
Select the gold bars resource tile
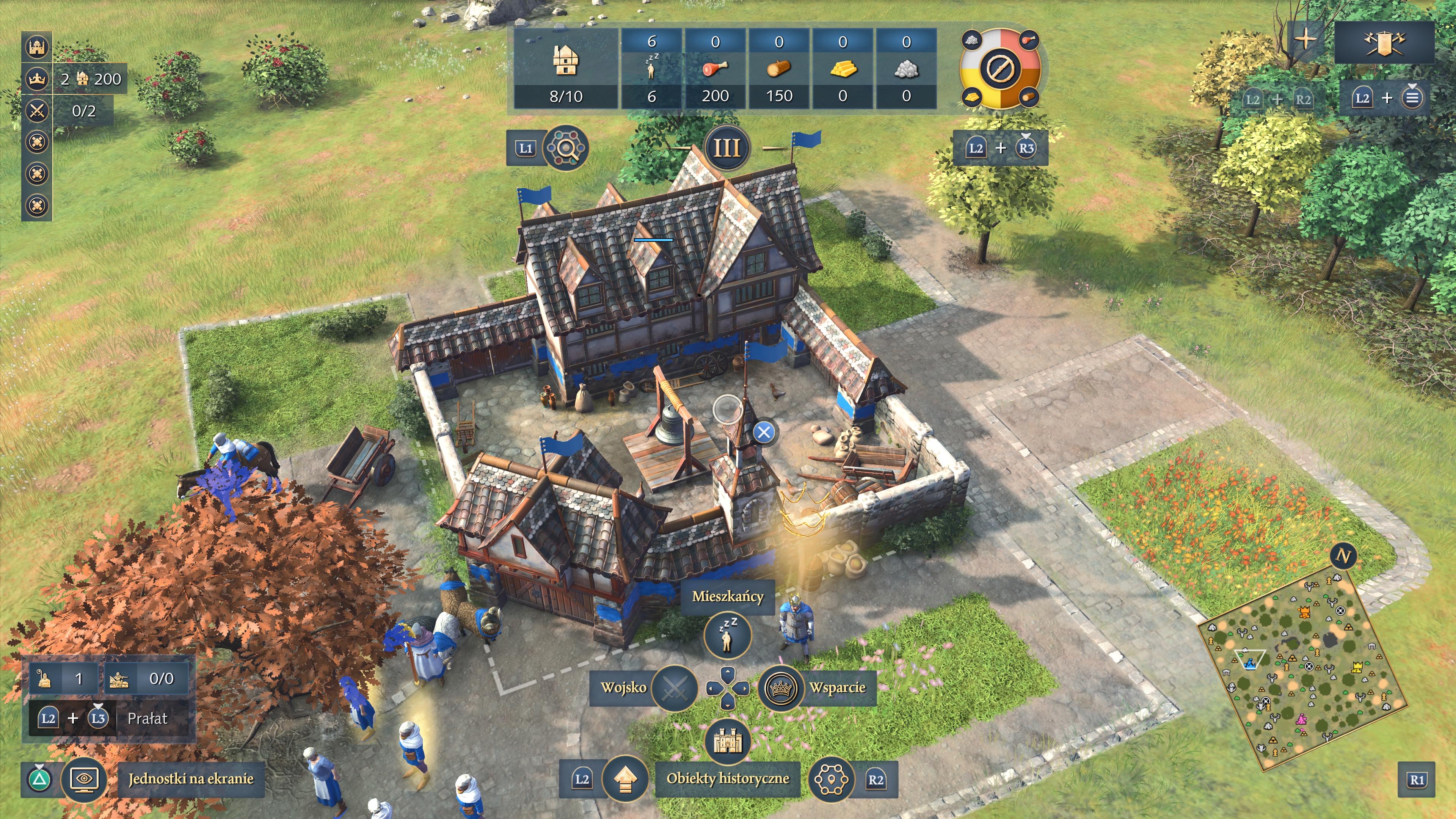(843, 68)
